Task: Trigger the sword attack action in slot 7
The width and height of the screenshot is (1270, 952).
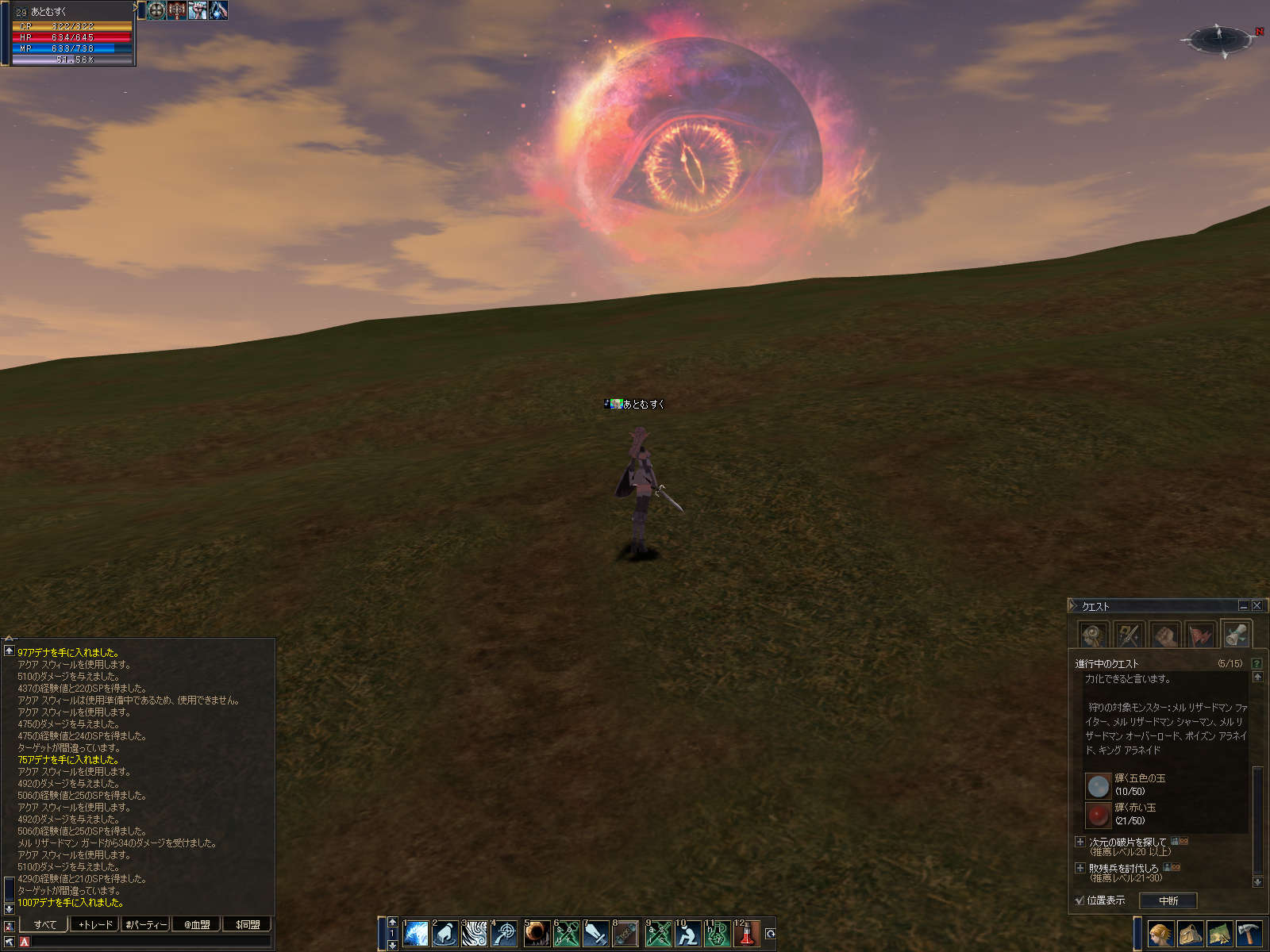Action: coord(596,934)
